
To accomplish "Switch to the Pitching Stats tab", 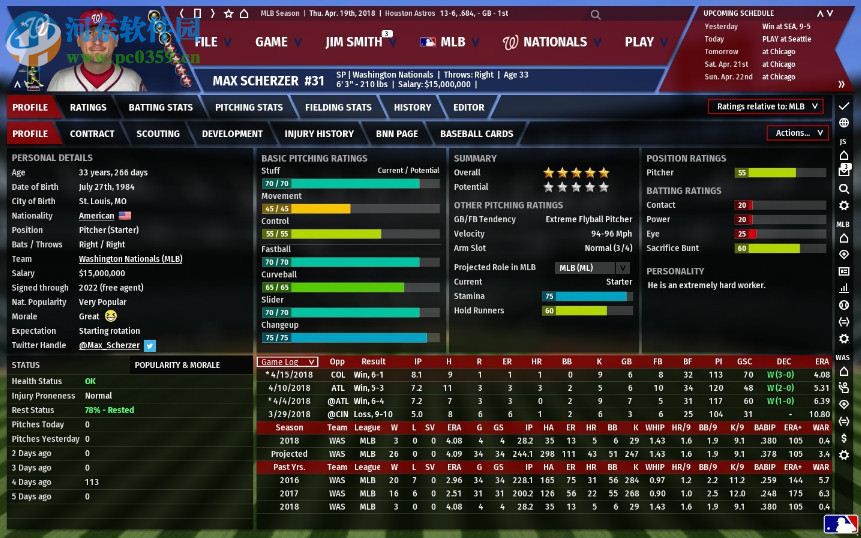I will [x=249, y=107].
